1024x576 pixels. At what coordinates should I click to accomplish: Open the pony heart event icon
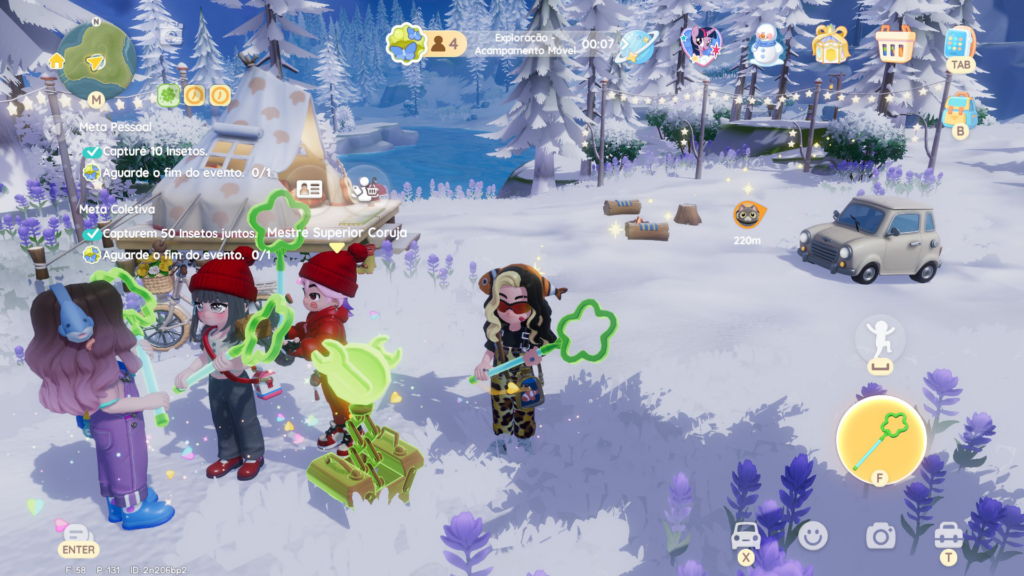(700, 45)
